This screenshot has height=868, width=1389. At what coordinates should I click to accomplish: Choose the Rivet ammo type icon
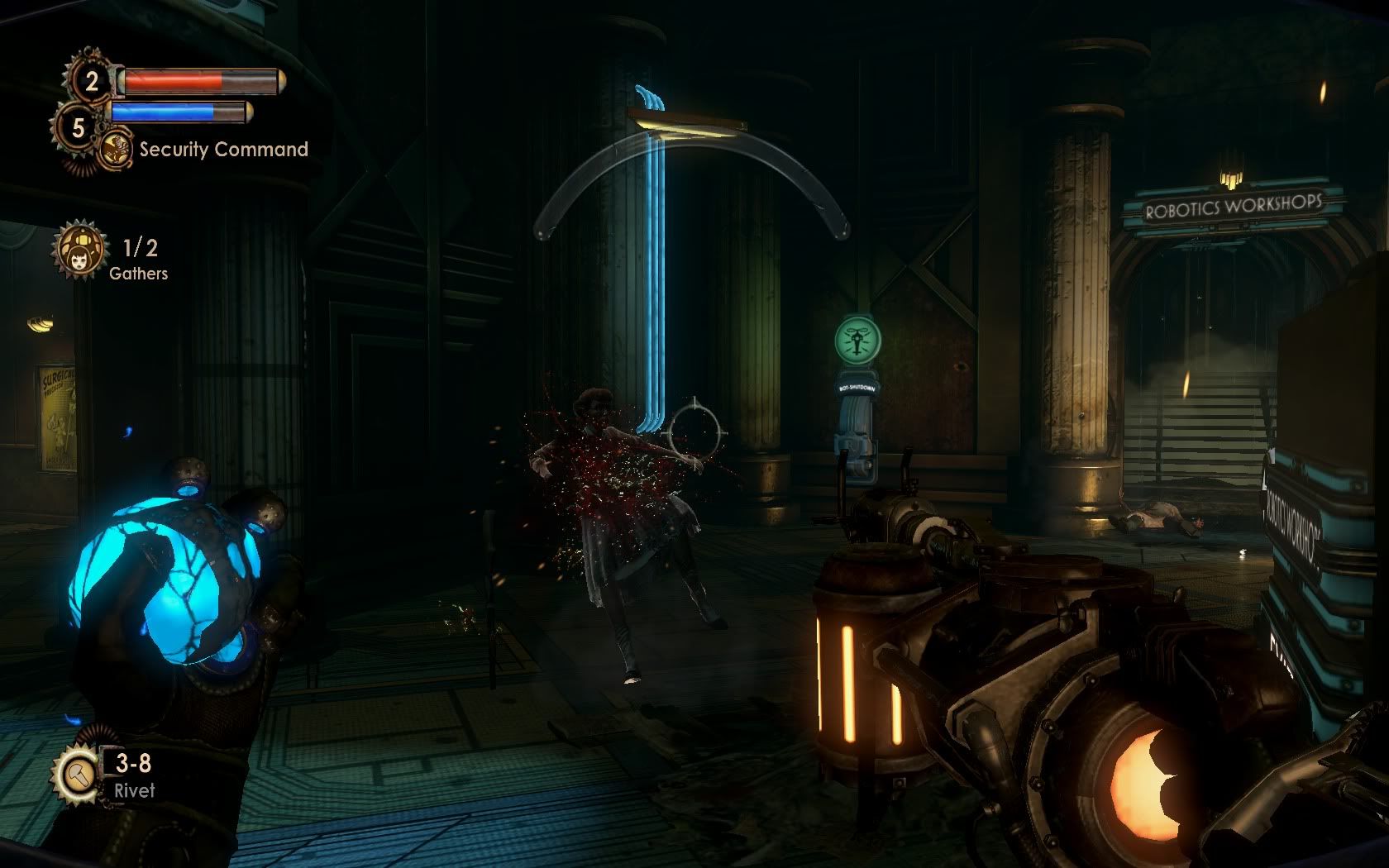click(76, 775)
